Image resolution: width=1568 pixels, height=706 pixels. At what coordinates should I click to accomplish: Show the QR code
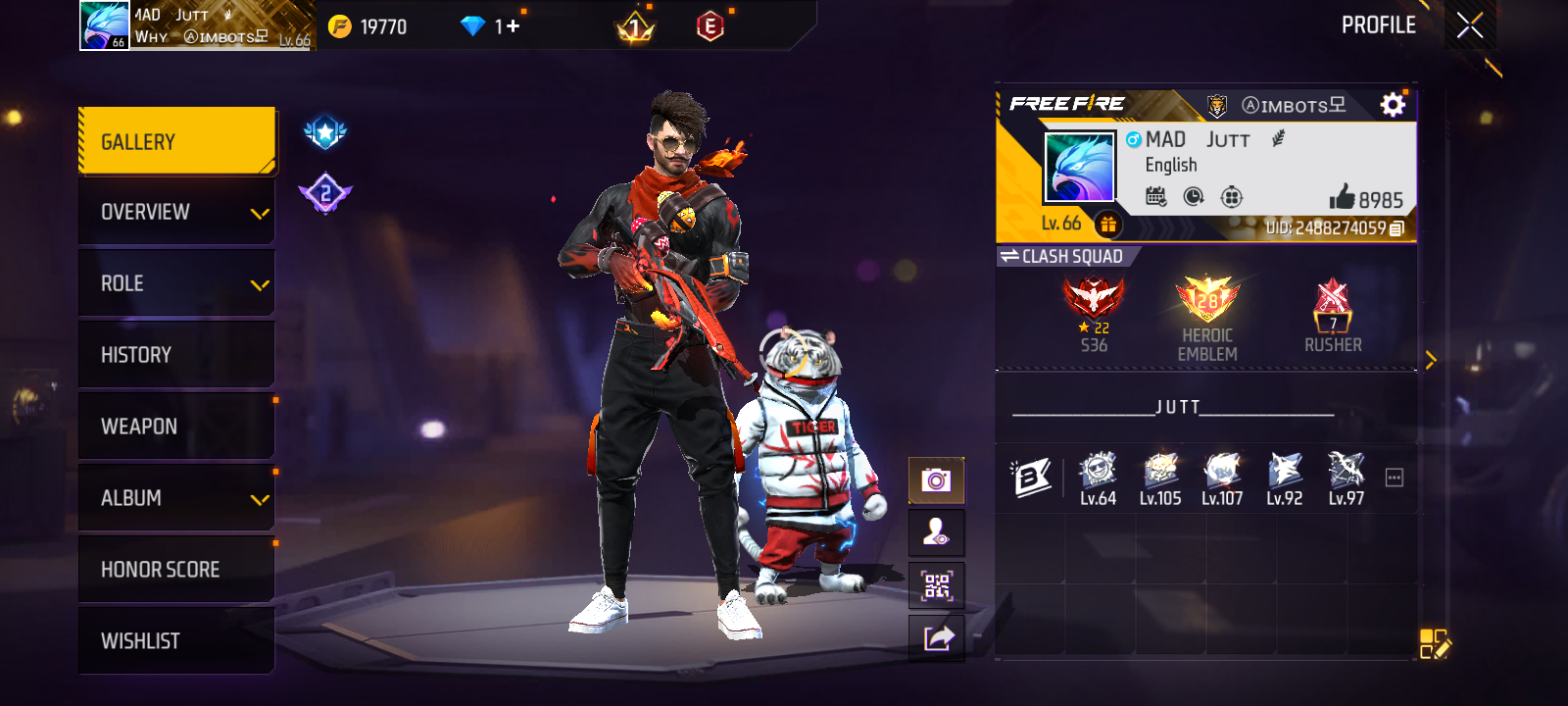(x=936, y=586)
